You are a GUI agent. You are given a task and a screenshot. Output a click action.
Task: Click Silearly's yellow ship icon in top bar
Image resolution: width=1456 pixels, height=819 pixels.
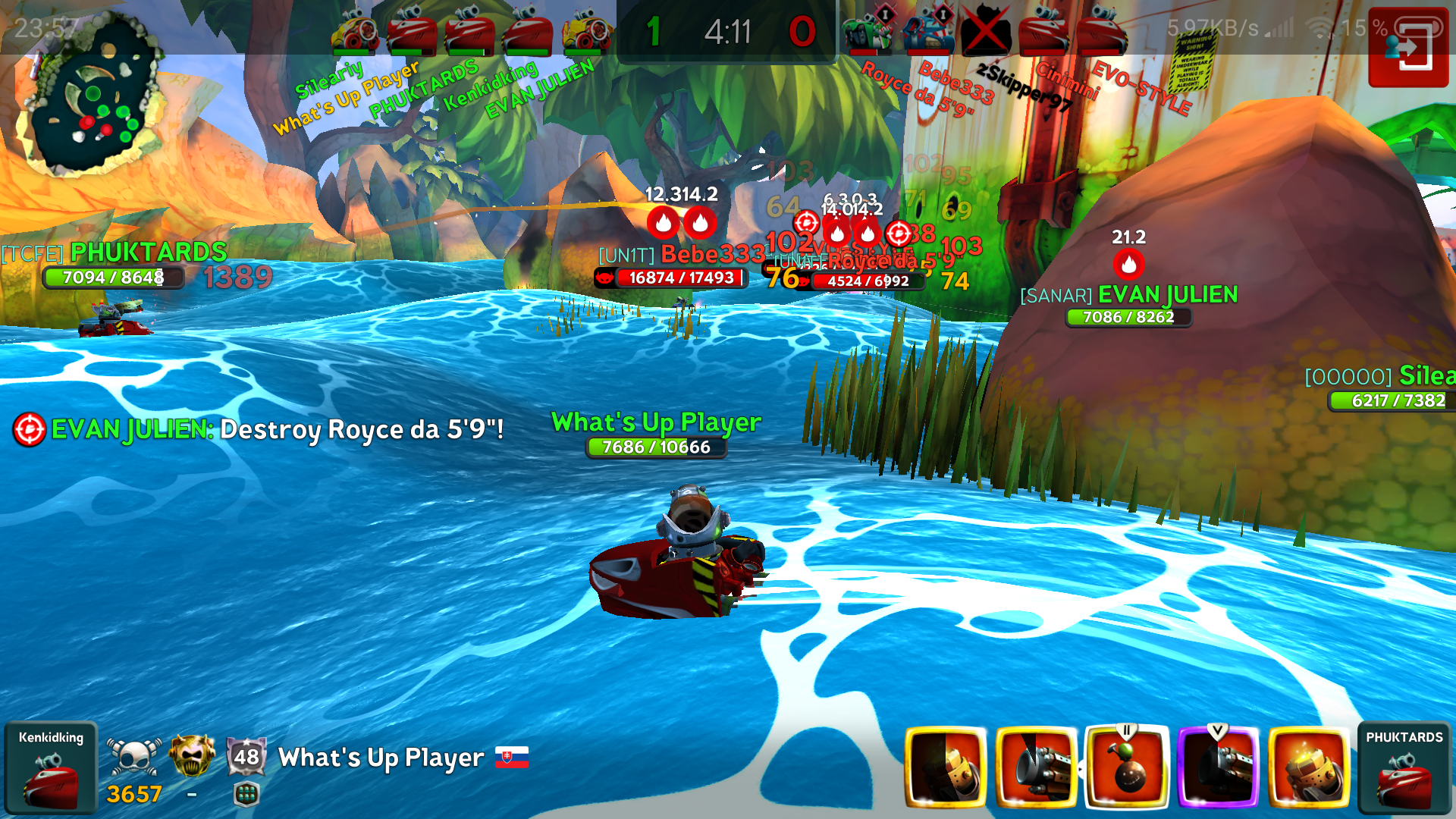click(355, 33)
